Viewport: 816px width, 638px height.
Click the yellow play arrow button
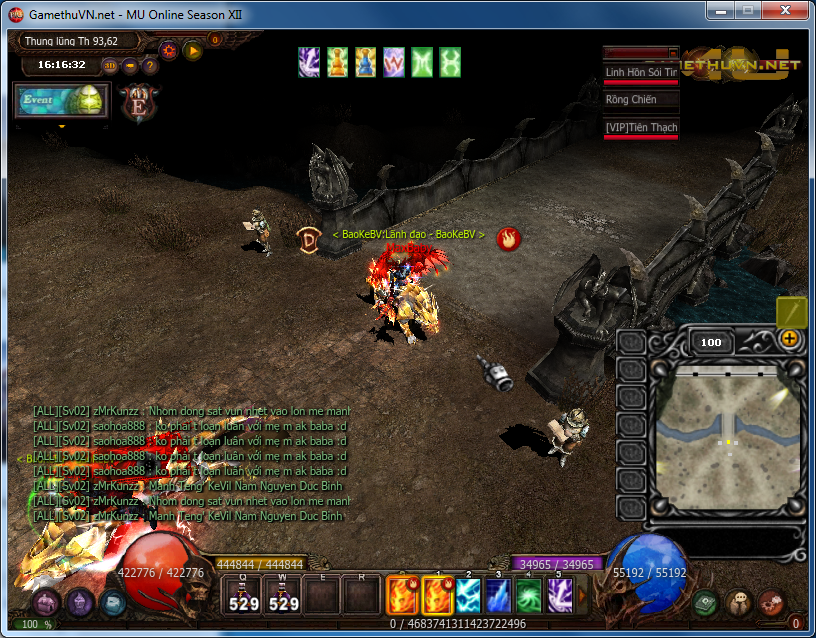[x=192, y=48]
